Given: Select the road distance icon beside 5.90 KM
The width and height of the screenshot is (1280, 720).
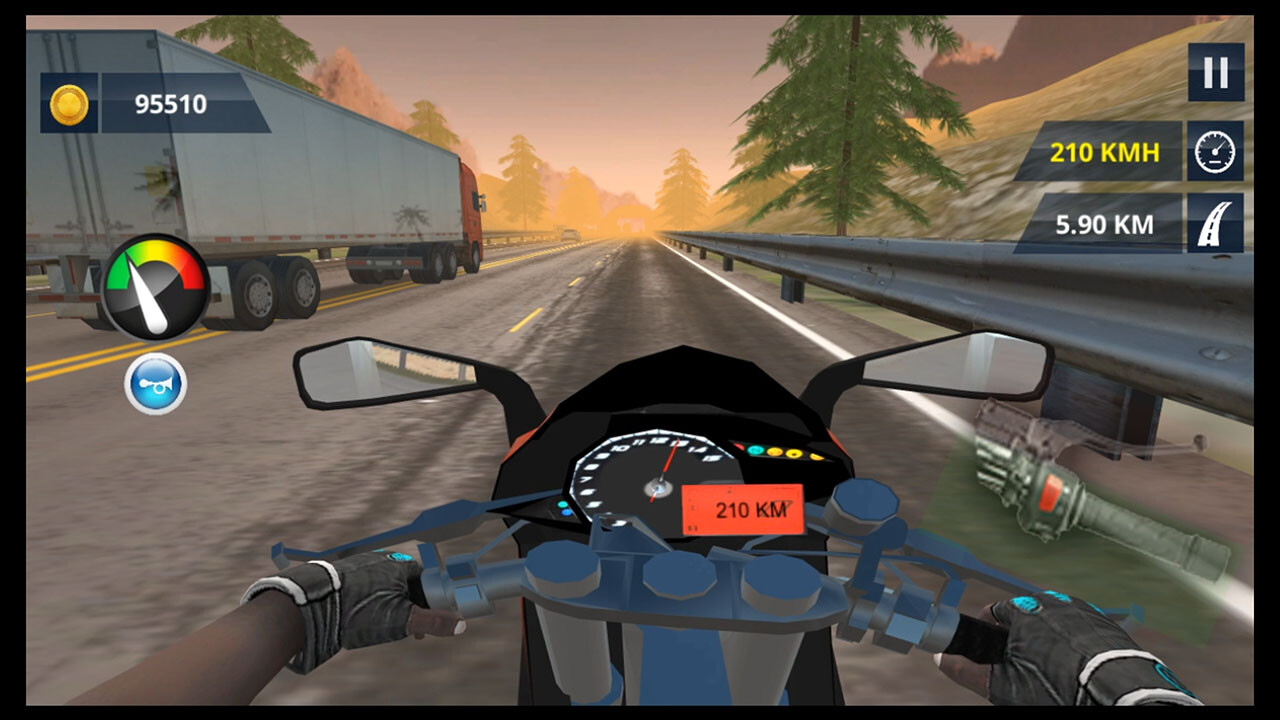Looking at the screenshot, I should (x=1213, y=223).
